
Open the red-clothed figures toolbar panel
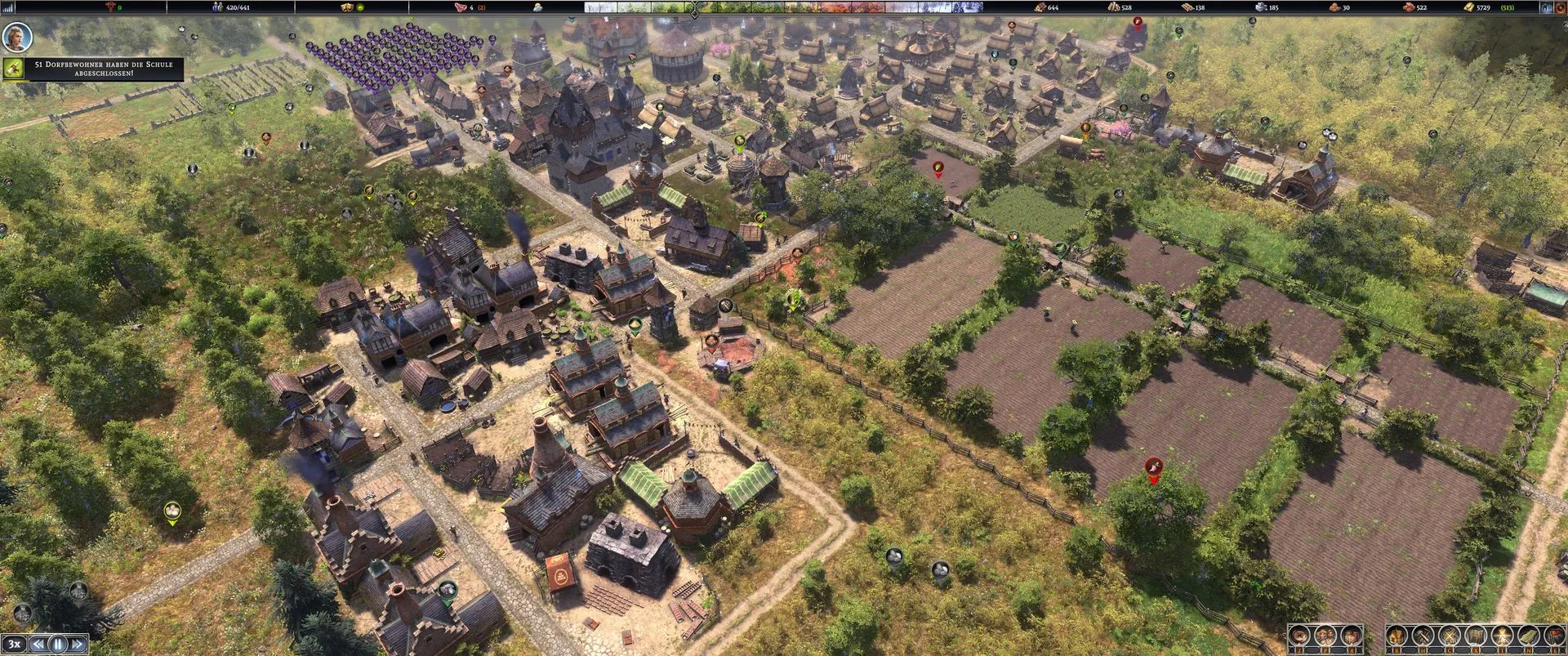[1351, 636]
